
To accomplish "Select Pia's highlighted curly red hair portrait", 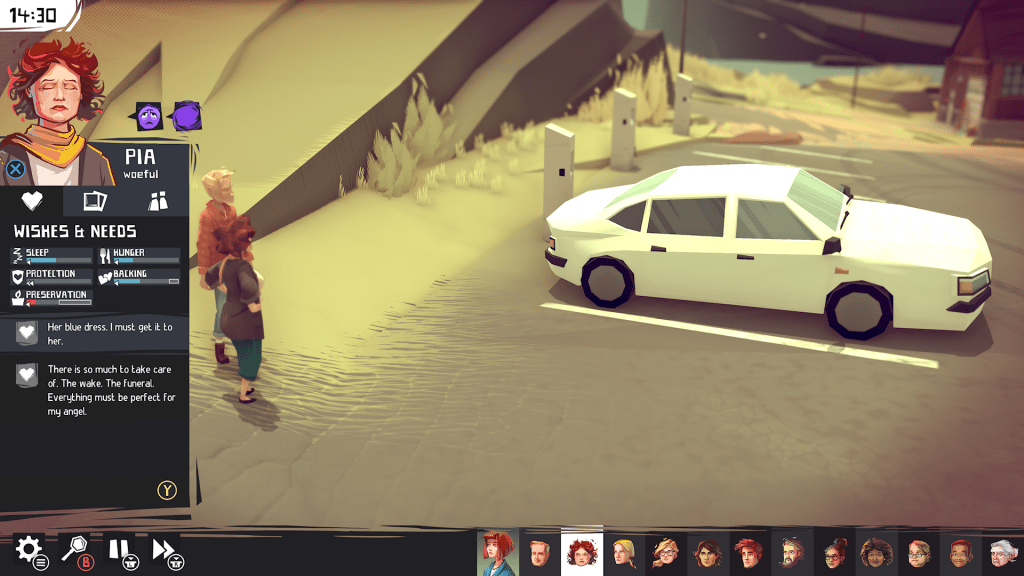I will click(581, 551).
